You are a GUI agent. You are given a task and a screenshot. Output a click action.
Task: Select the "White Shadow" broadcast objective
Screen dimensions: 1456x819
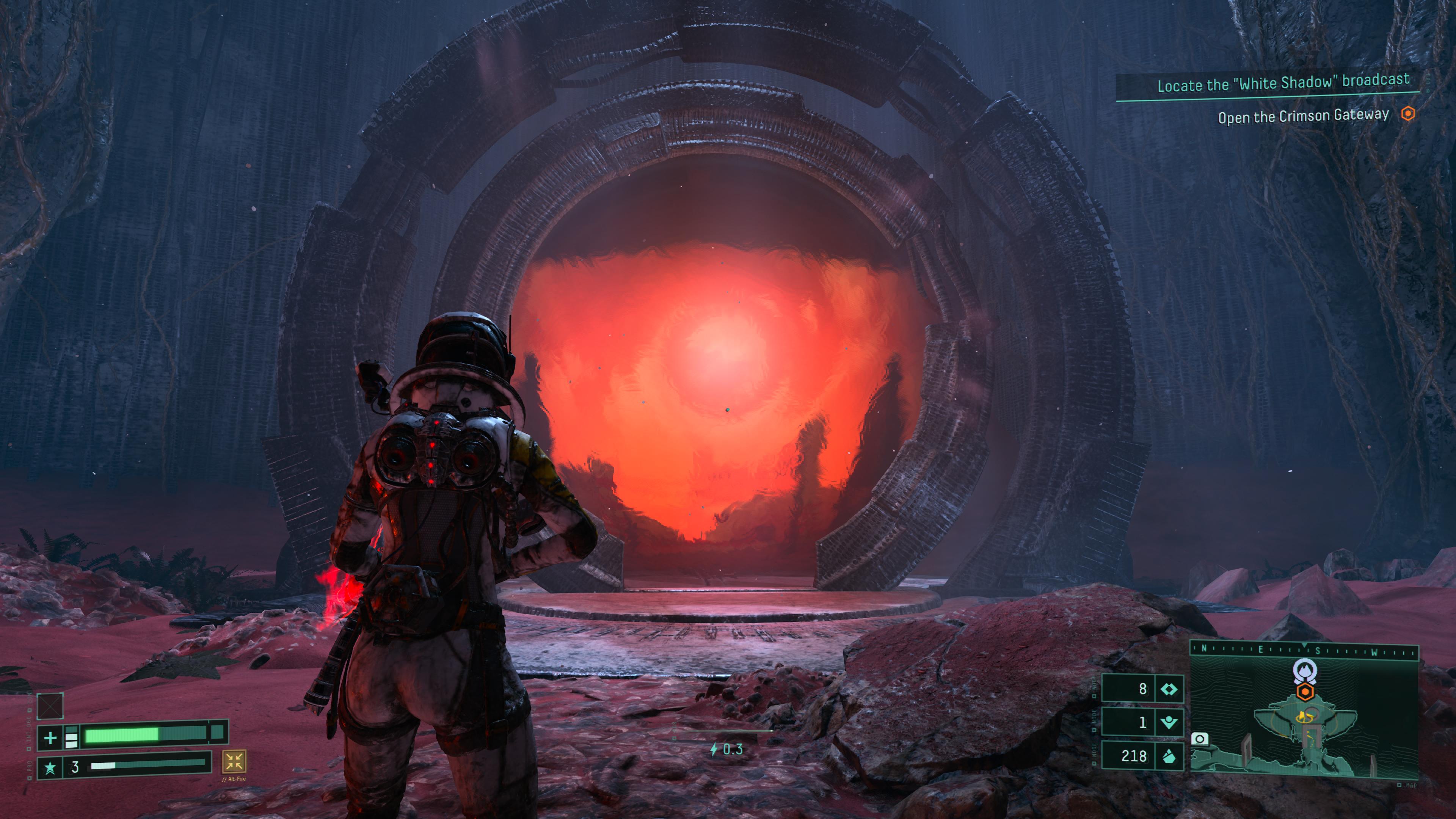point(1283,83)
